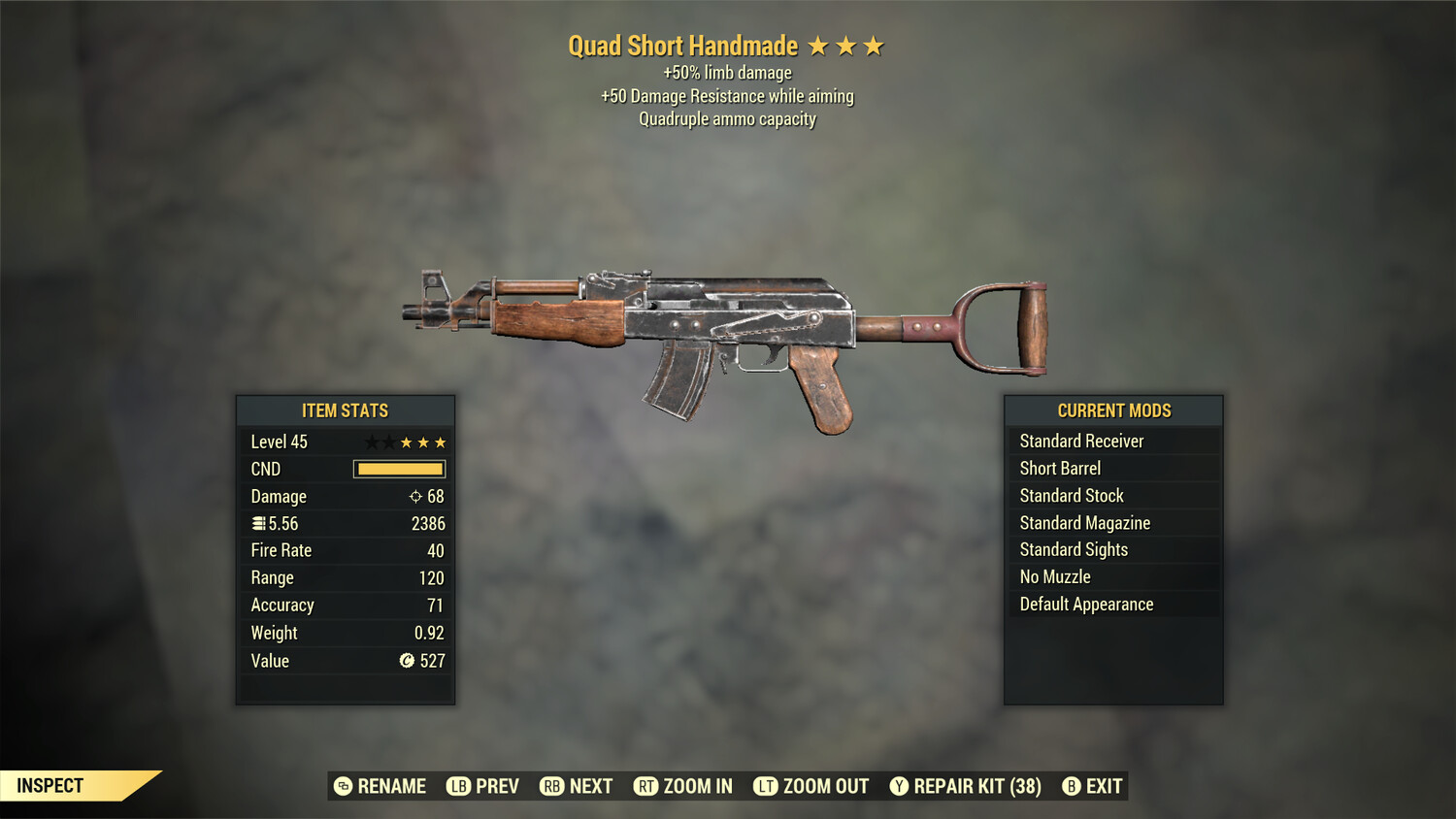1456x819 pixels.
Task: Click the Y button icon for Repair Kit
Action: (899, 786)
